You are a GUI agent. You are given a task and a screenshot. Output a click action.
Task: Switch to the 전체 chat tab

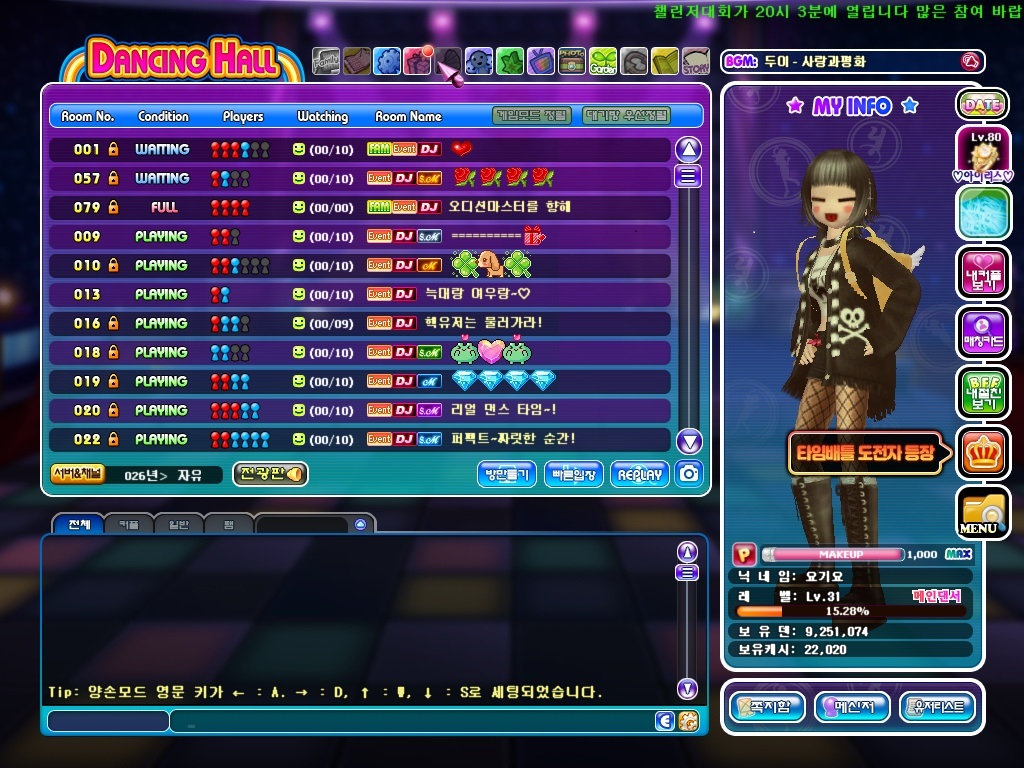[x=79, y=524]
